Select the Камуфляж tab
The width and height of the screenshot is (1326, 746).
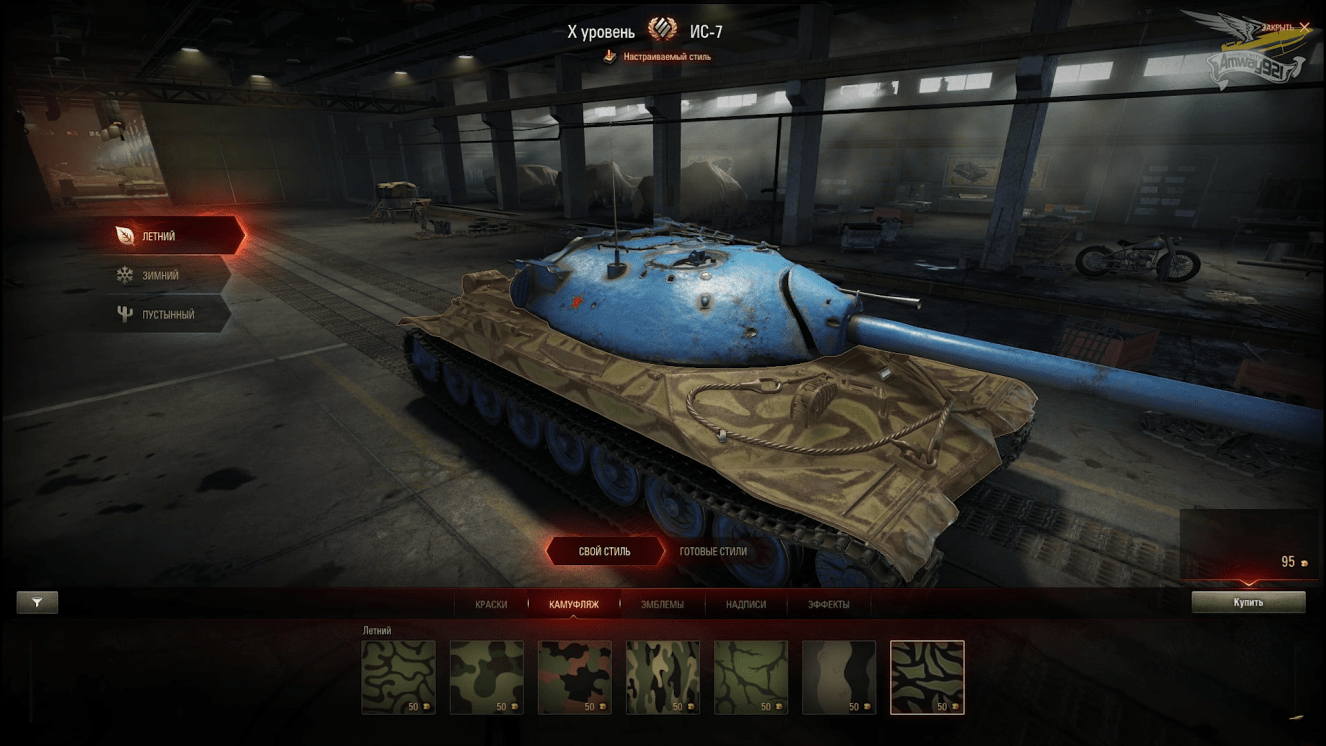pos(574,604)
